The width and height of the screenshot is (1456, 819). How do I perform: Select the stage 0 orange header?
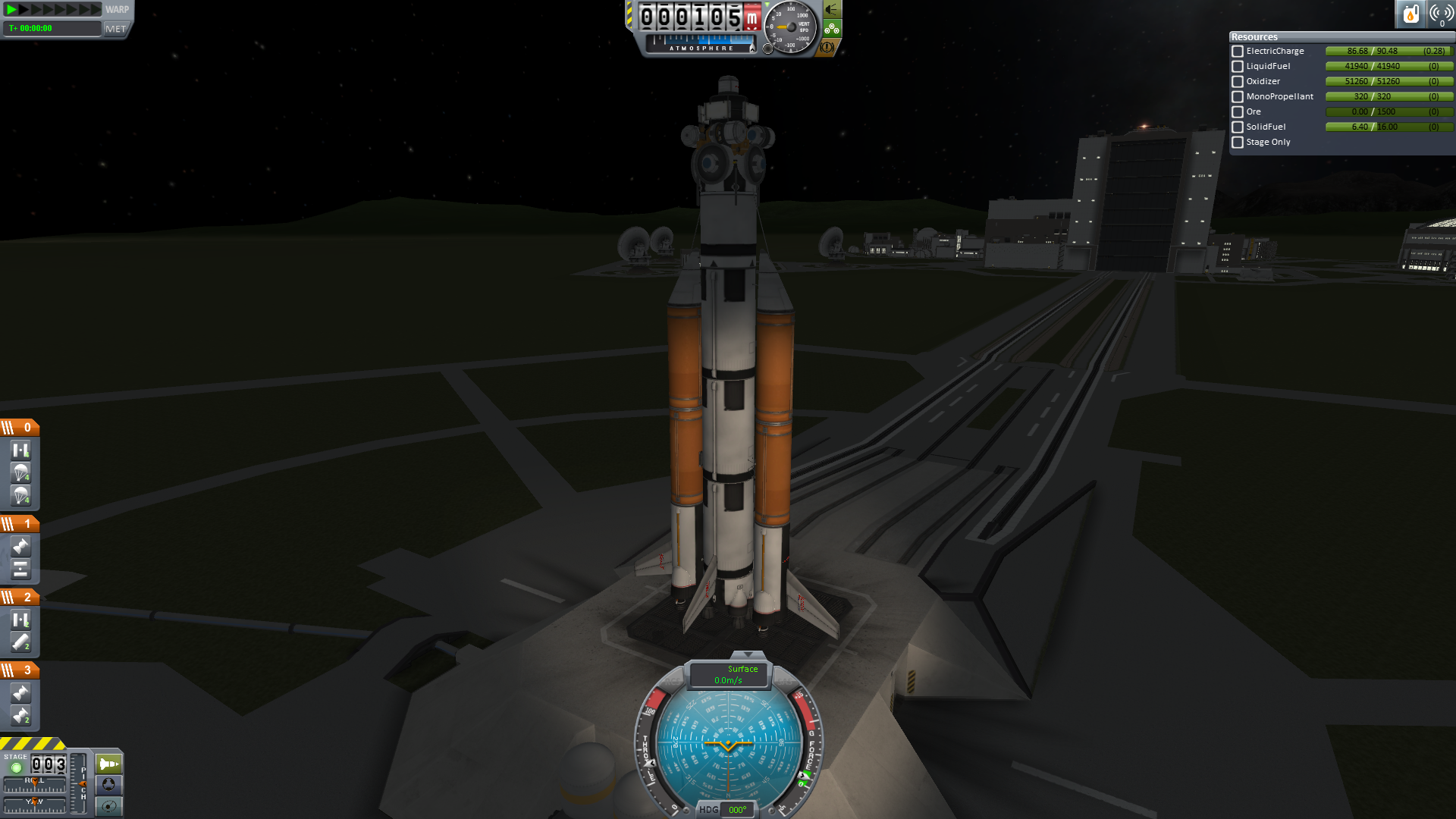pyautogui.click(x=20, y=428)
